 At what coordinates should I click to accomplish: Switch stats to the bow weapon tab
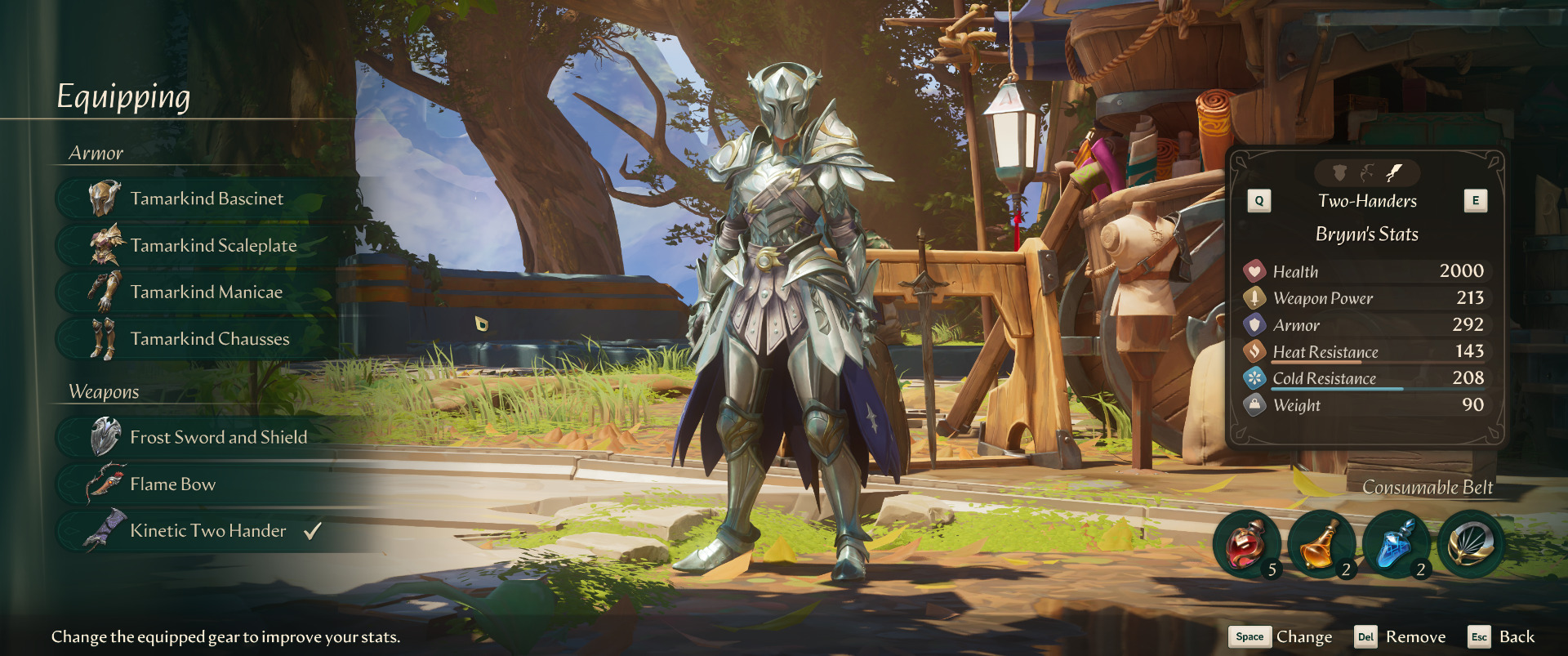1367,172
